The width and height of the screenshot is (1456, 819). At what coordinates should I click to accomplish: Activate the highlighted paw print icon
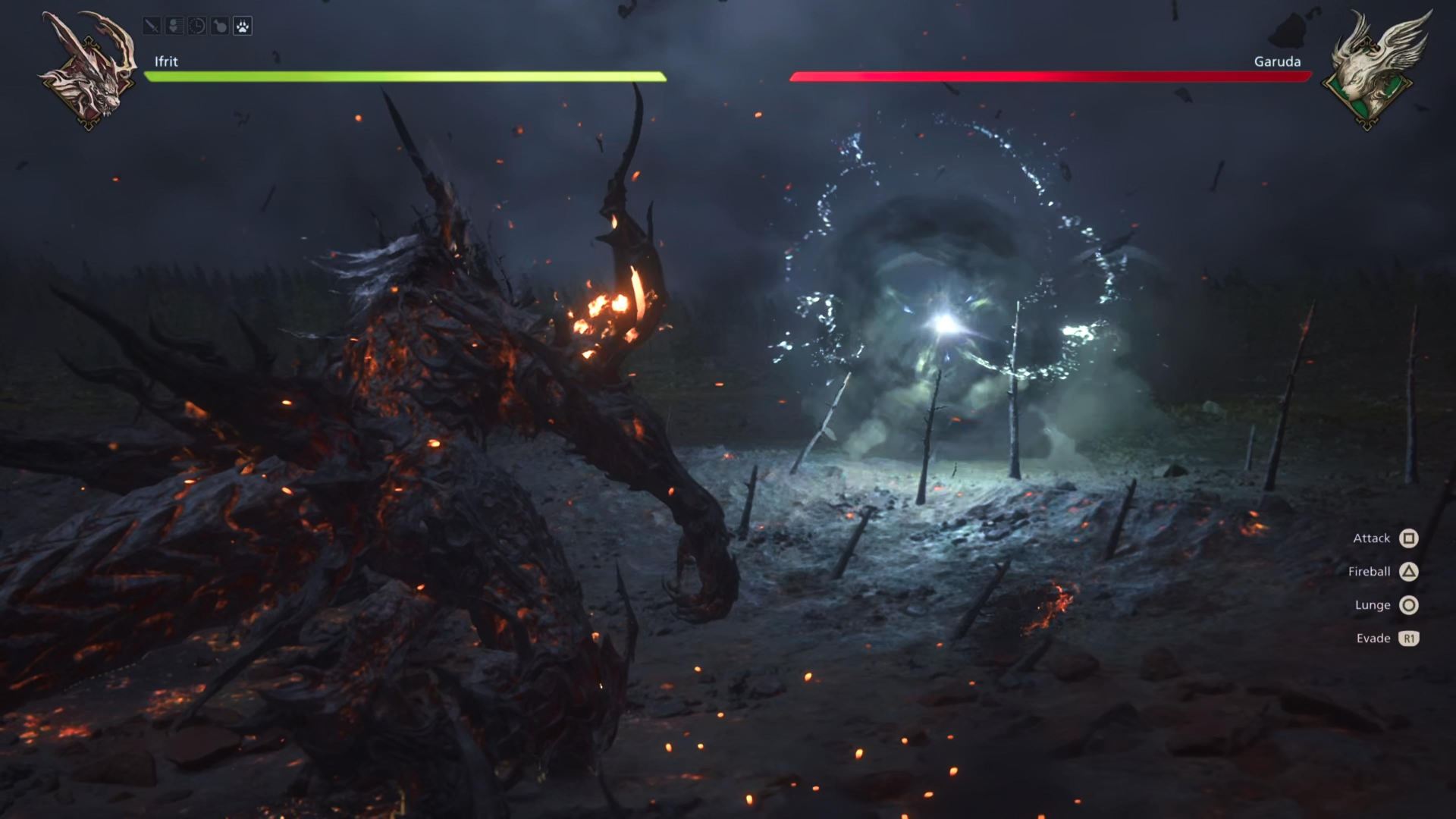click(242, 27)
